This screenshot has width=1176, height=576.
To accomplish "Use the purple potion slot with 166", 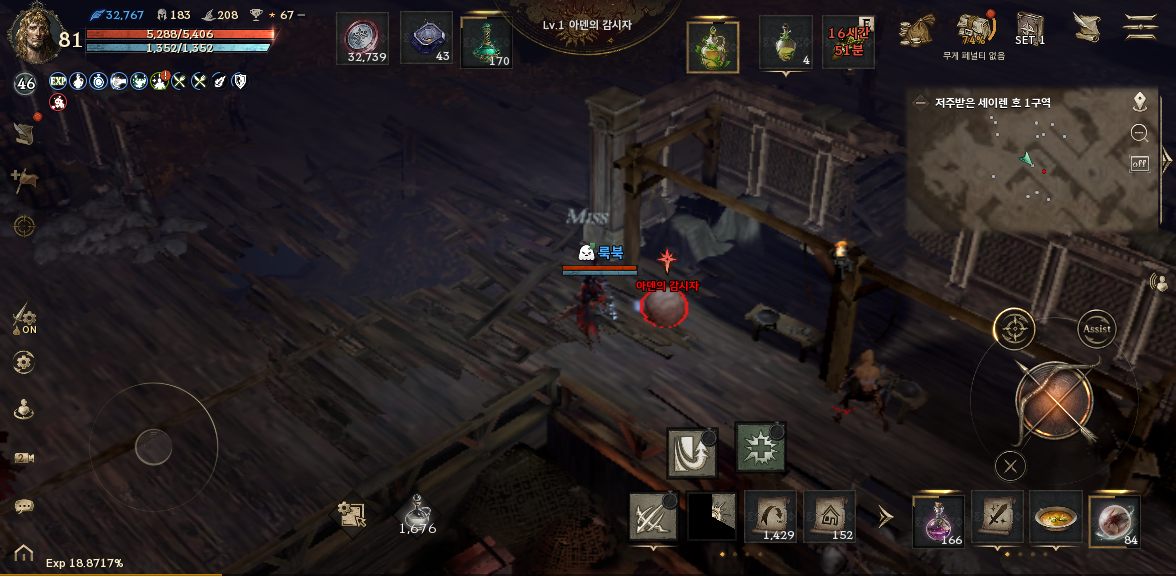I will point(938,520).
